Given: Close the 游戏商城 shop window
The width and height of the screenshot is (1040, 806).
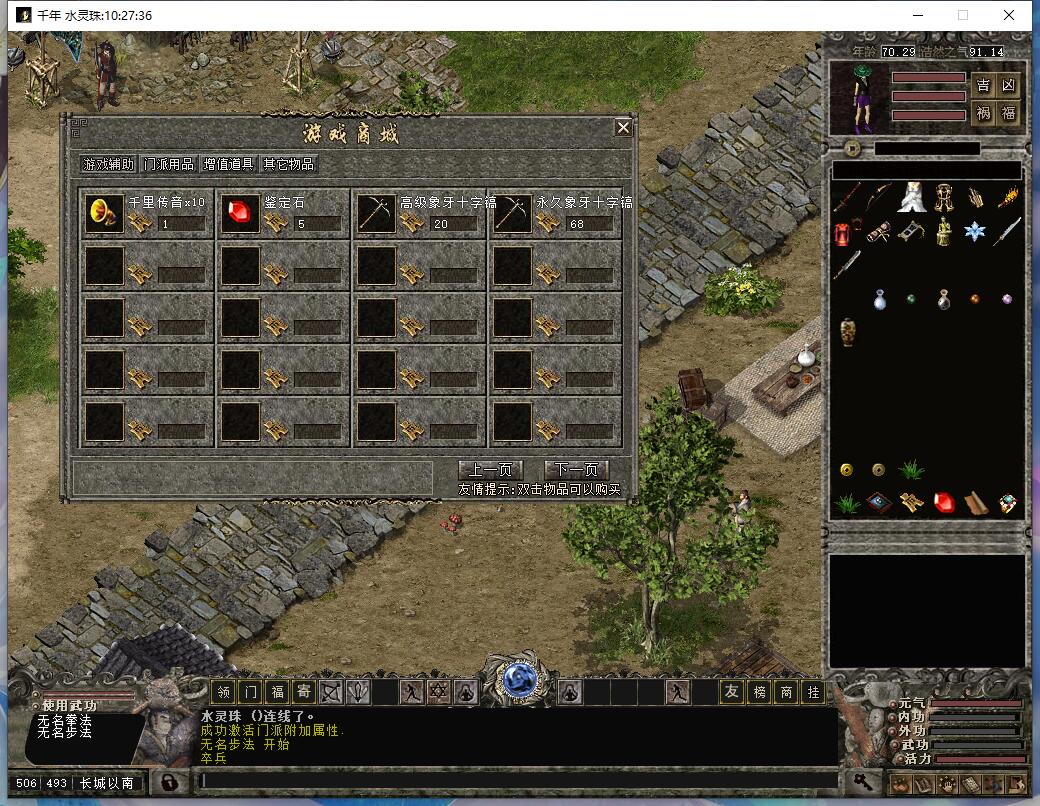Looking at the screenshot, I should (x=623, y=128).
